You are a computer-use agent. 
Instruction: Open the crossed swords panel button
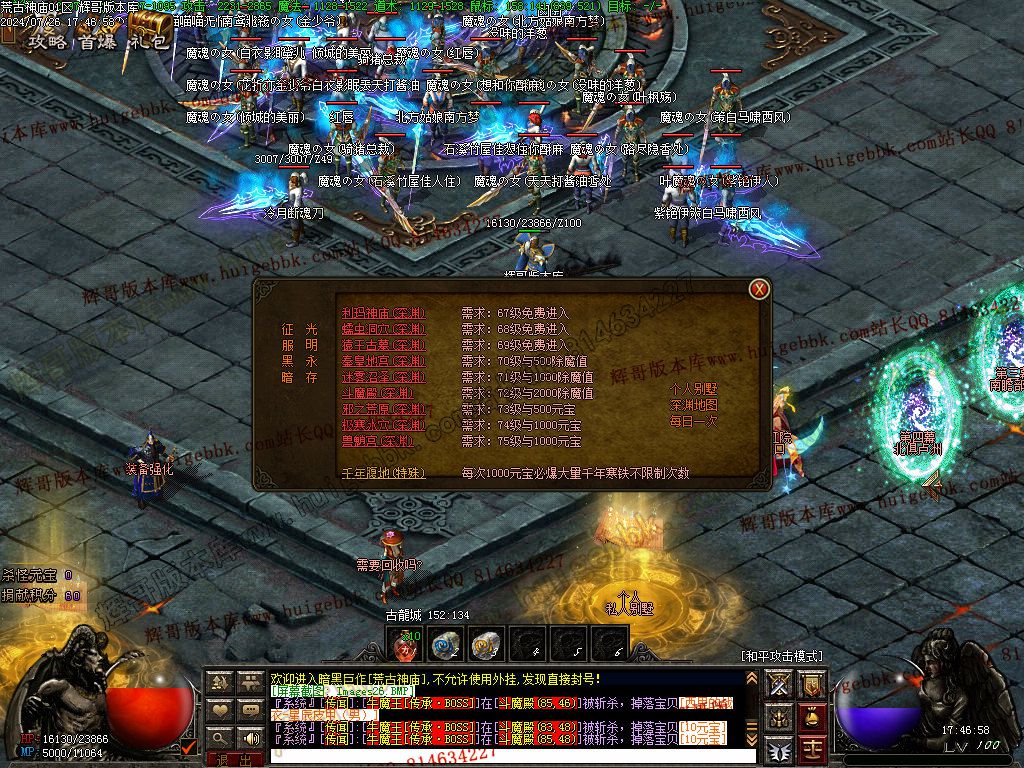tap(780, 683)
